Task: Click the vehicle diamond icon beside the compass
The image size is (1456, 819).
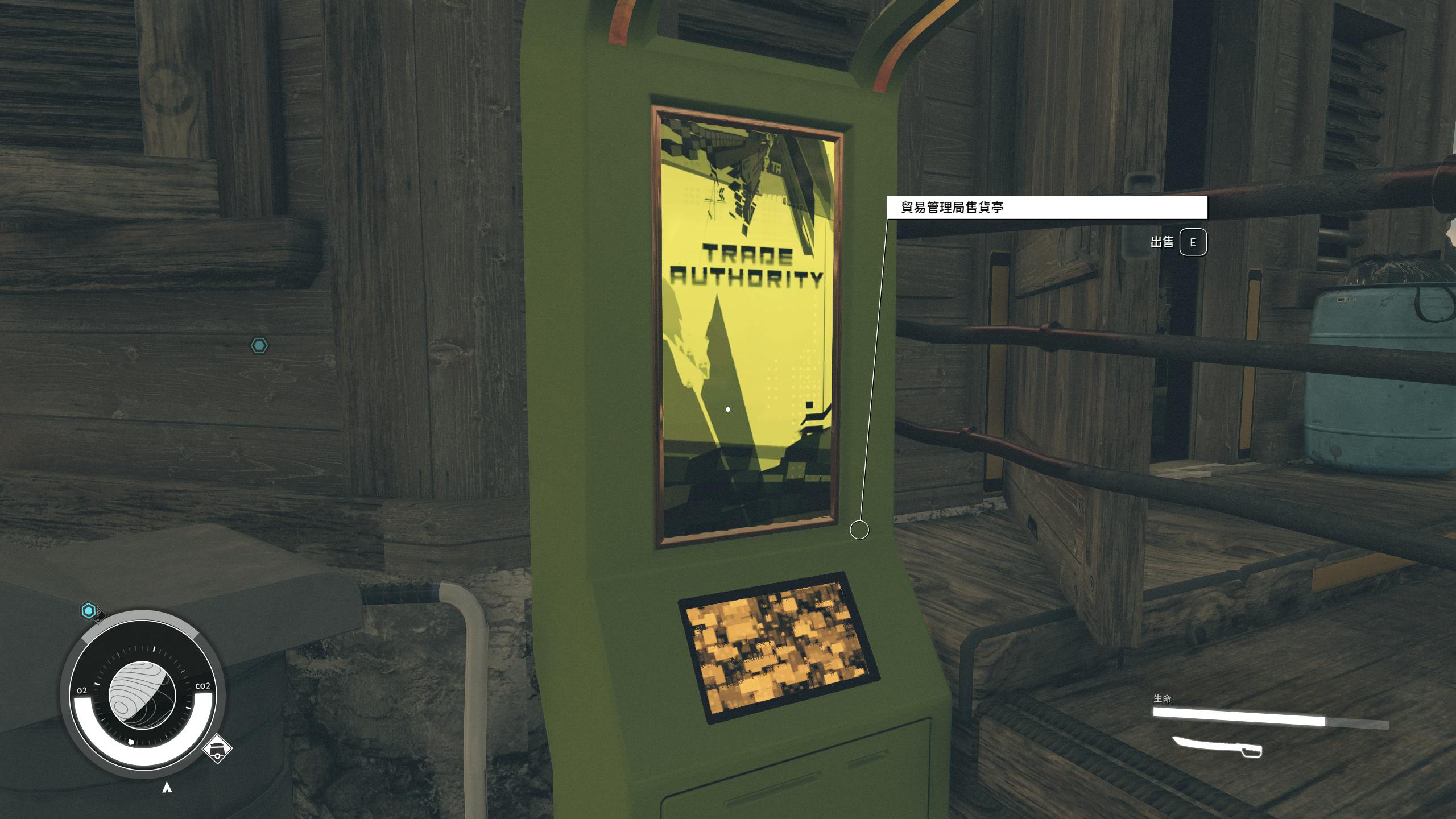Action: [217, 749]
